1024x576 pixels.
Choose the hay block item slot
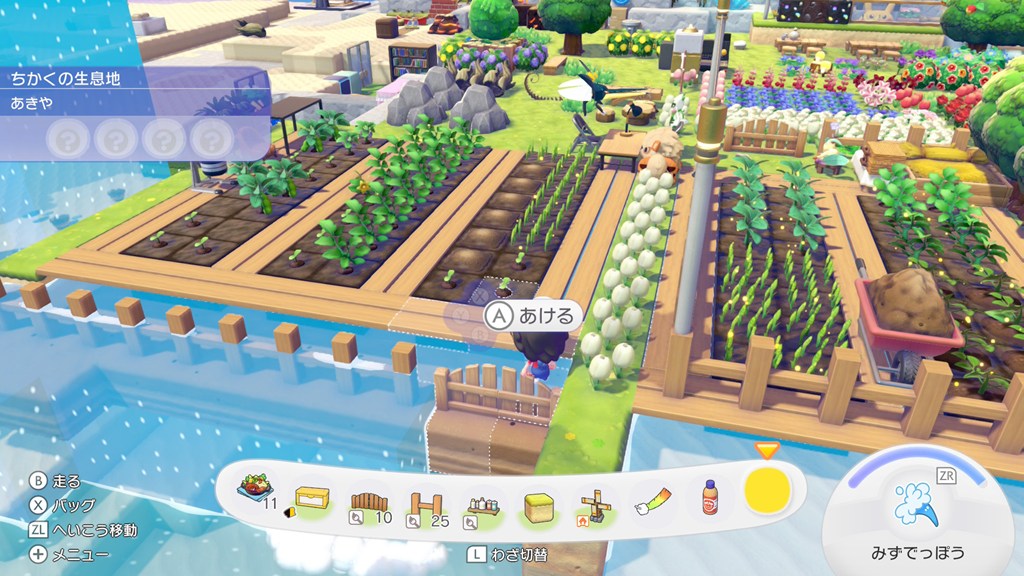tap(539, 498)
